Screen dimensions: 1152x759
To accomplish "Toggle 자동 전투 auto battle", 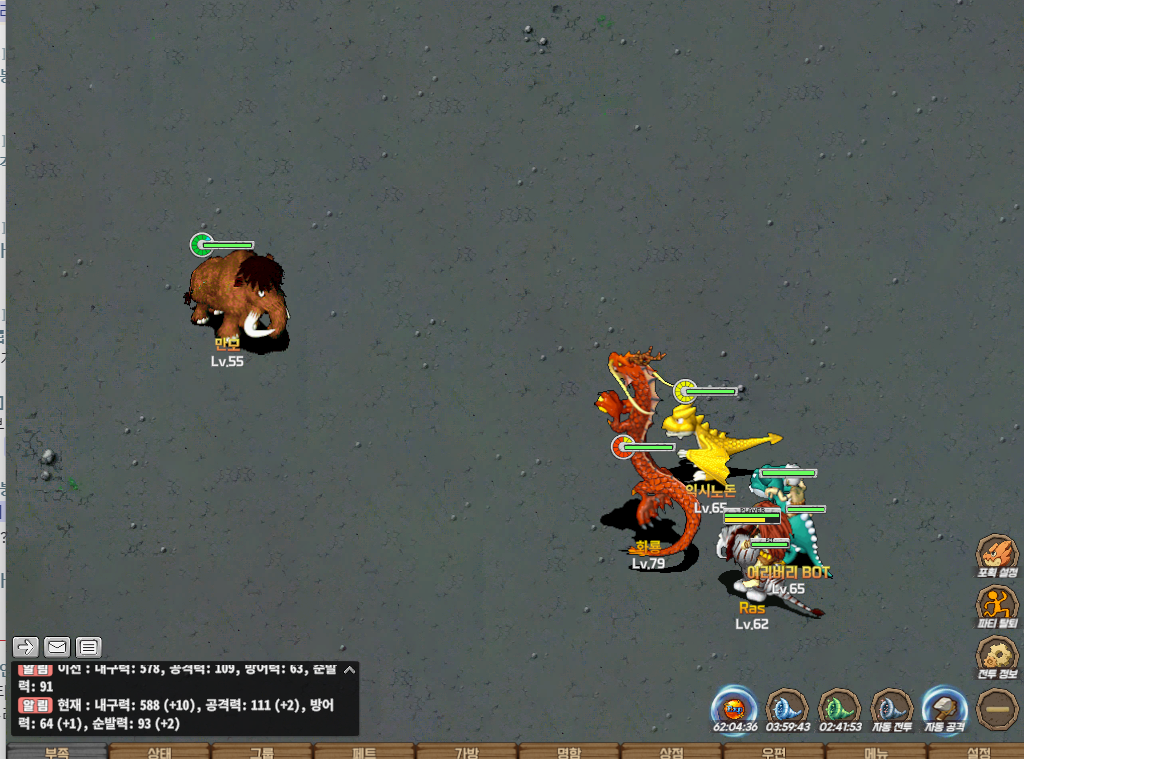I will 891,708.
